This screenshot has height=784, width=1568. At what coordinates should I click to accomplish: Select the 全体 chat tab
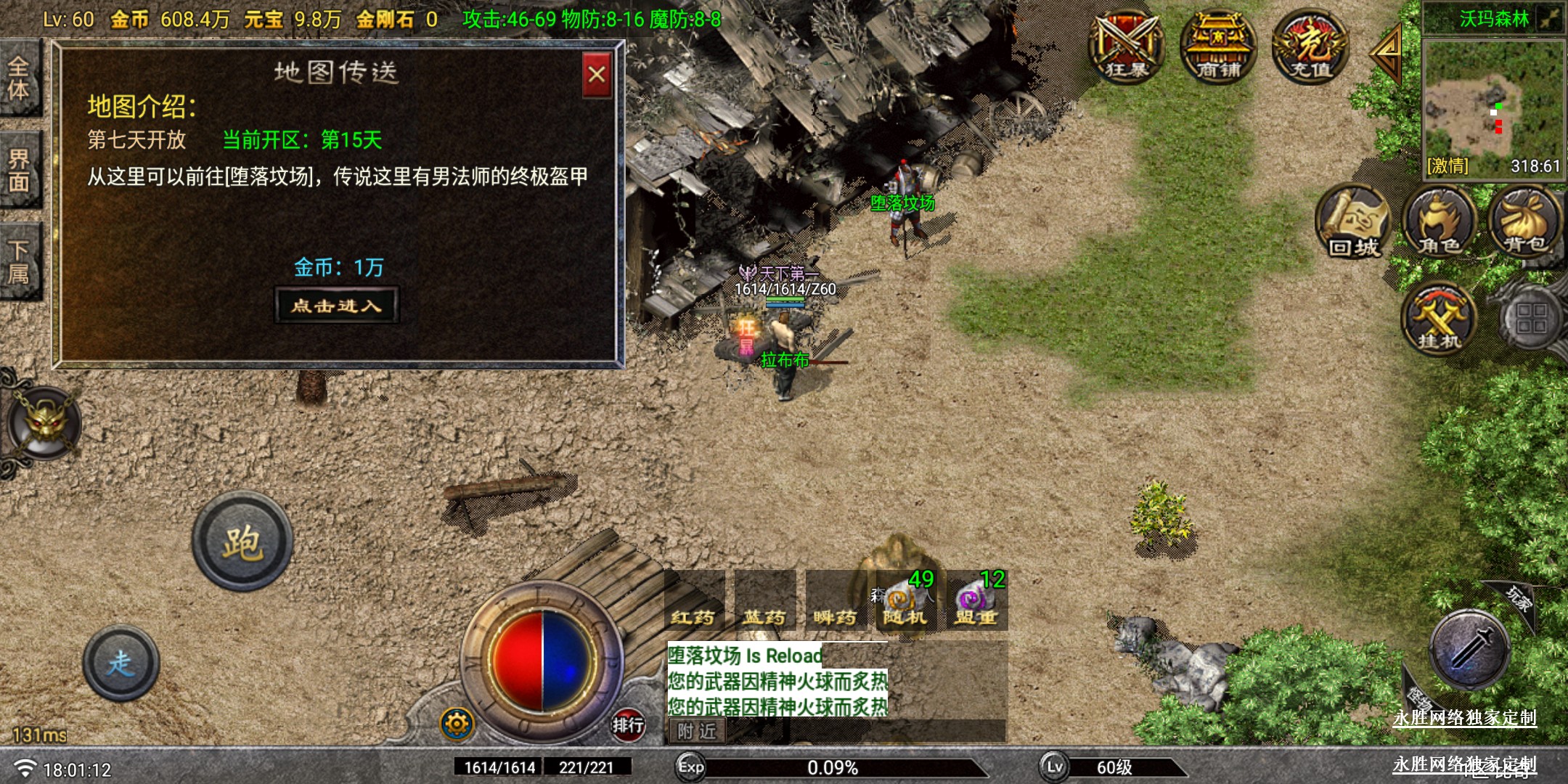pyautogui.click(x=20, y=78)
